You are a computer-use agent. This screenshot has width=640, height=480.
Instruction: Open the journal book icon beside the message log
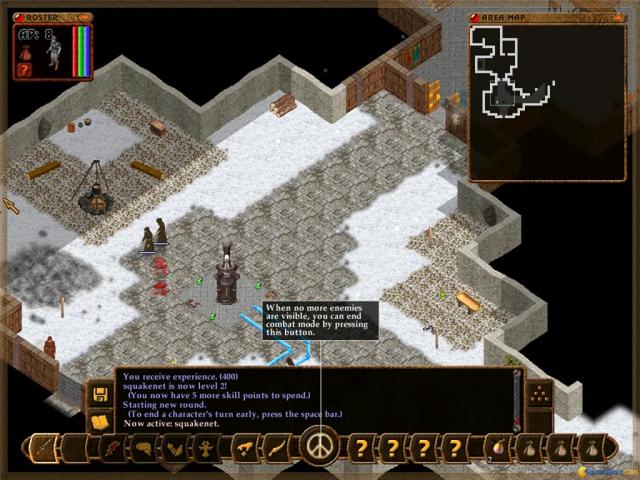coord(100,421)
